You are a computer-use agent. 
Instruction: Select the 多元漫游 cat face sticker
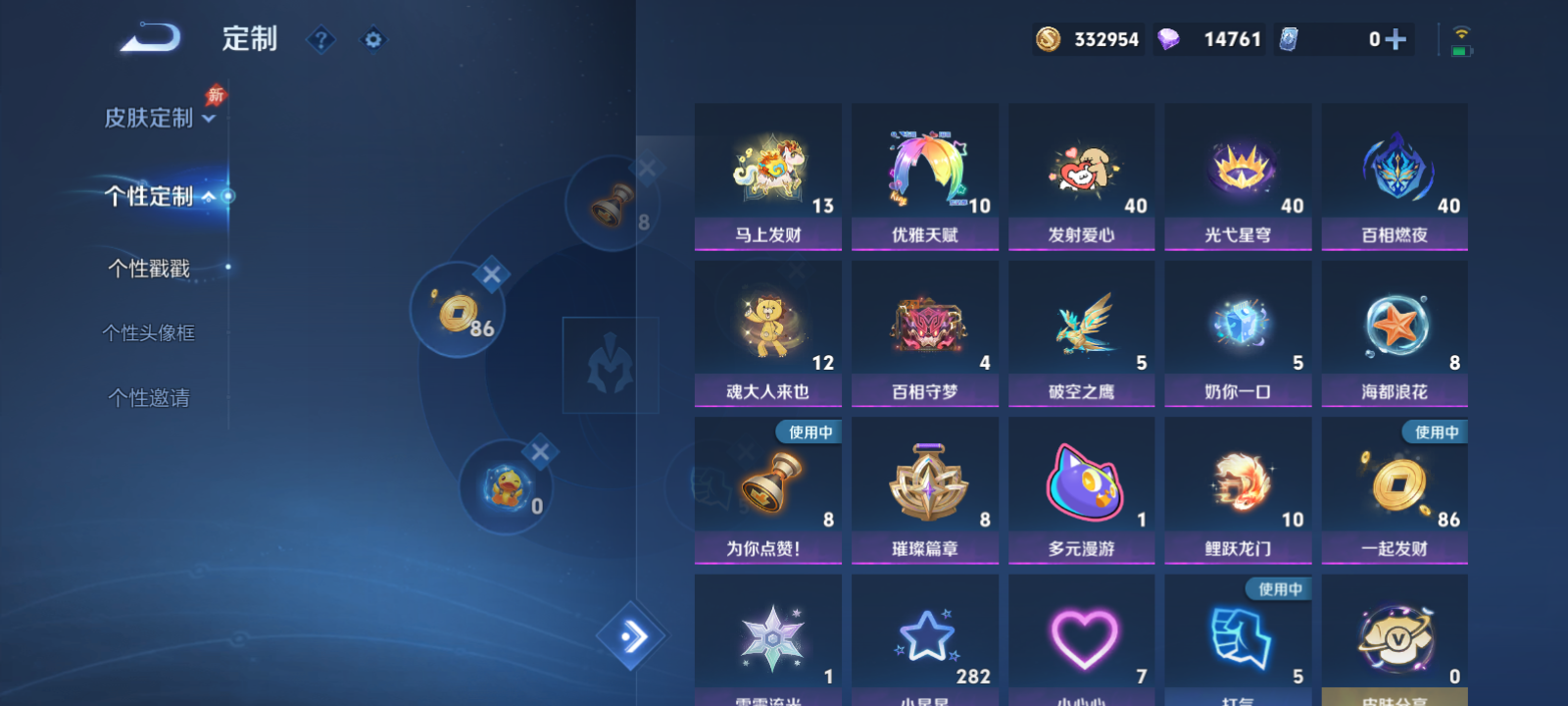[x=1081, y=485]
